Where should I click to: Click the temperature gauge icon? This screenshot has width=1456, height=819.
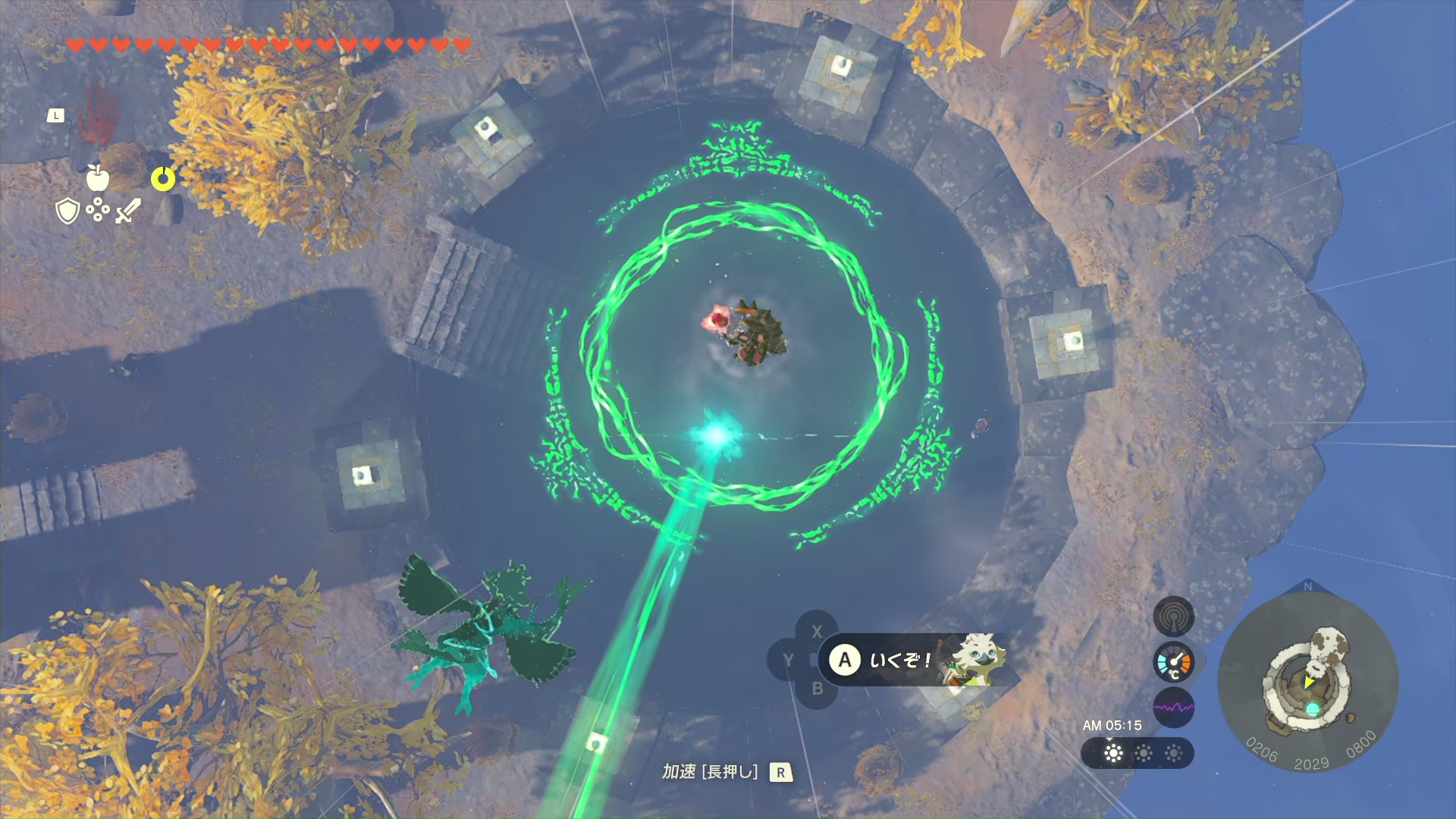coord(1173,663)
